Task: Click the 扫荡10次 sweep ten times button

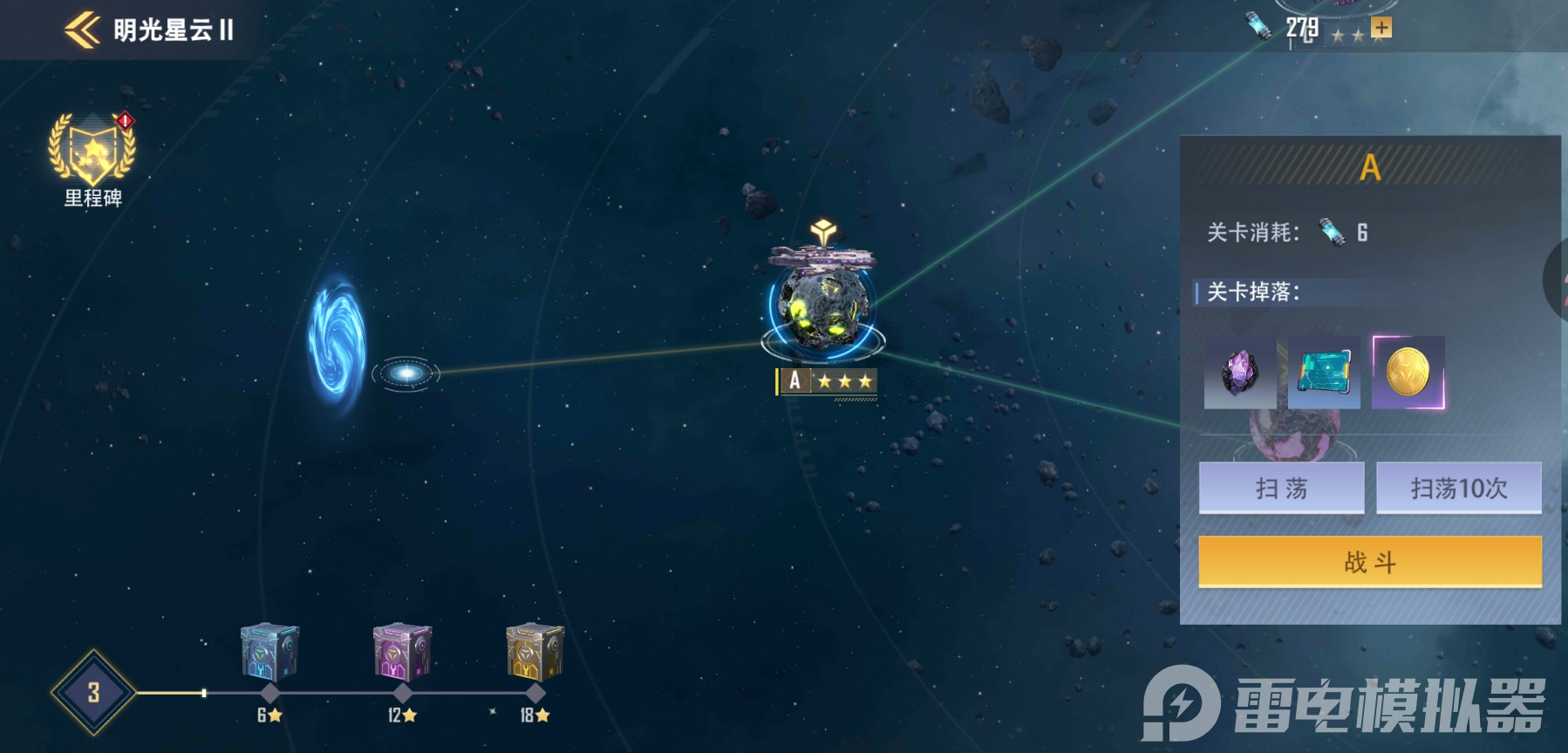Action: point(1458,488)
